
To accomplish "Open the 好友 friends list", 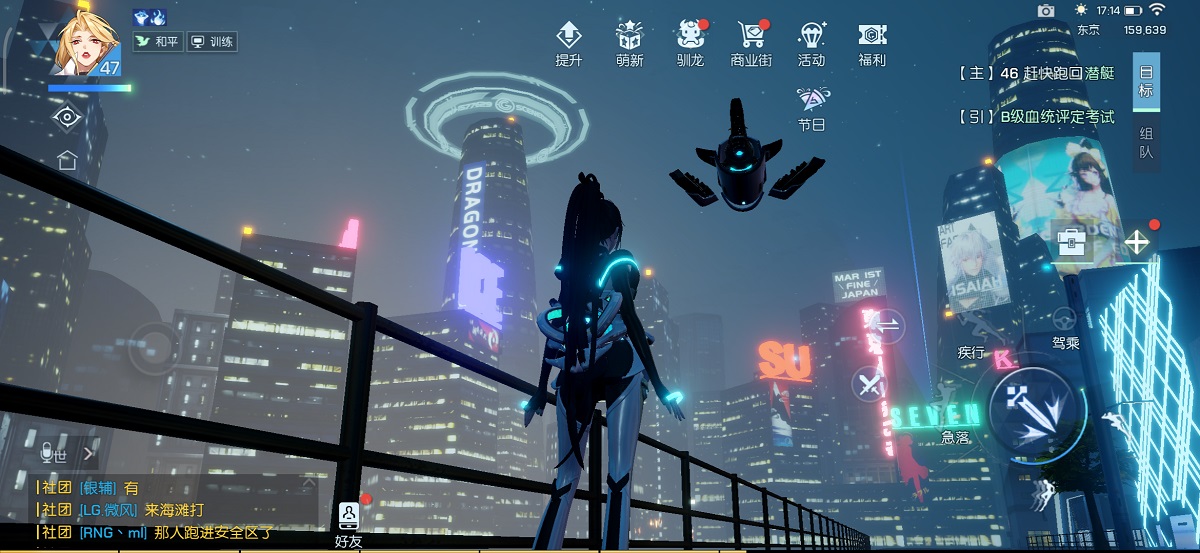I will 348,523.
